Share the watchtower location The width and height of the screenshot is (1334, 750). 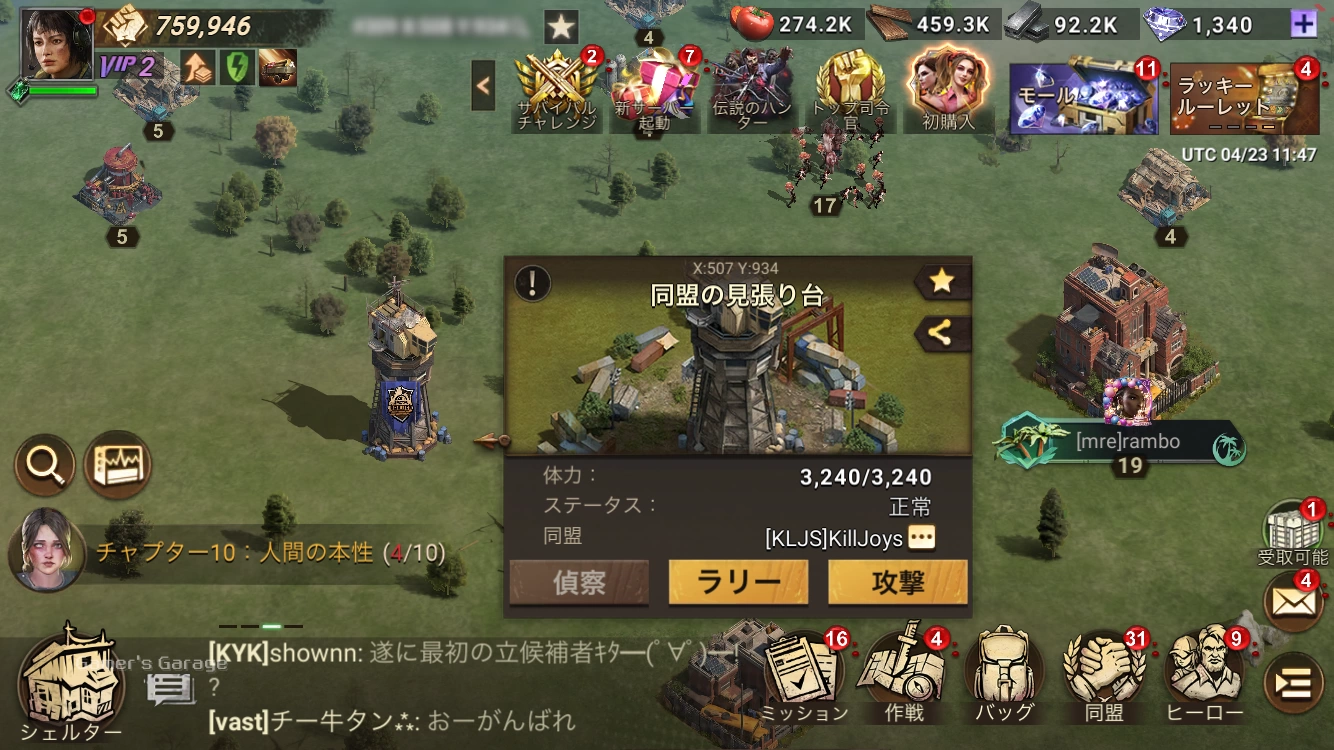[x=941, y=334]
